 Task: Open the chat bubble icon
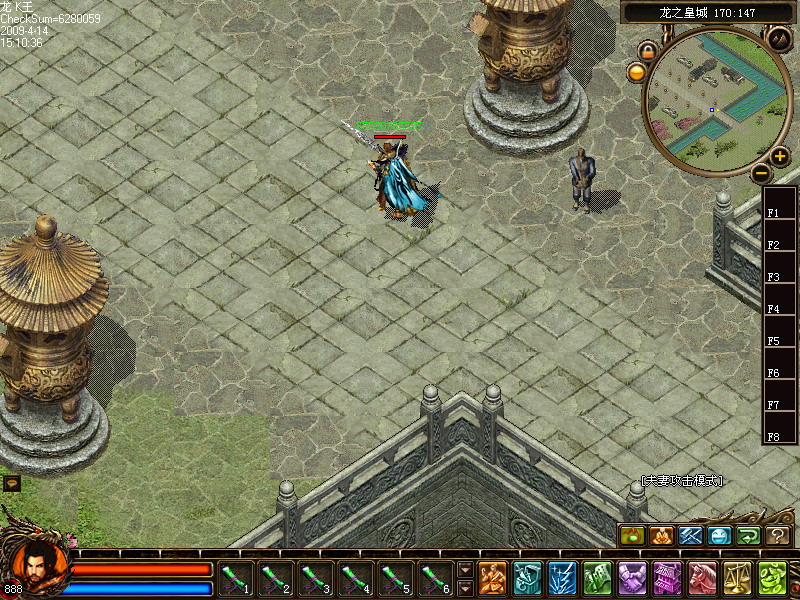pyautogui.click(x=11, y=483)
